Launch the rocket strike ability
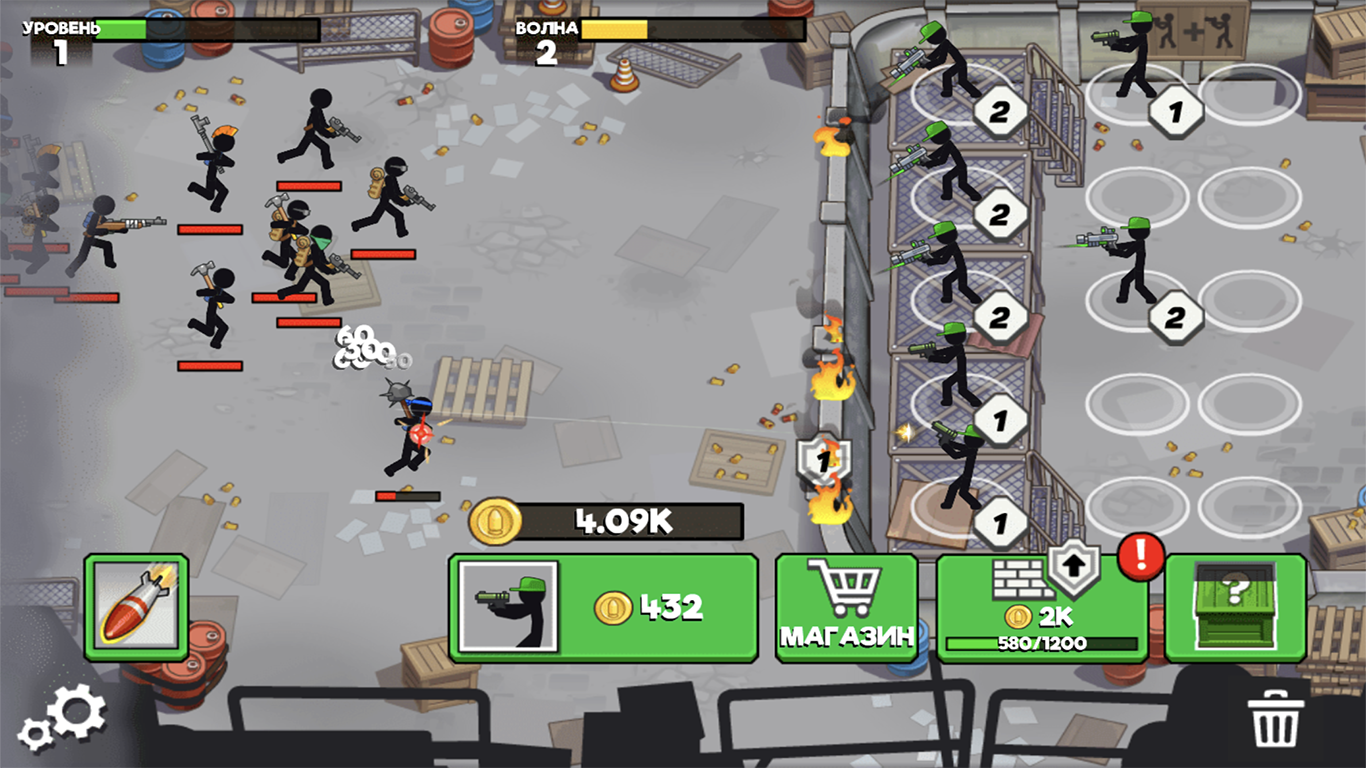 137,605
